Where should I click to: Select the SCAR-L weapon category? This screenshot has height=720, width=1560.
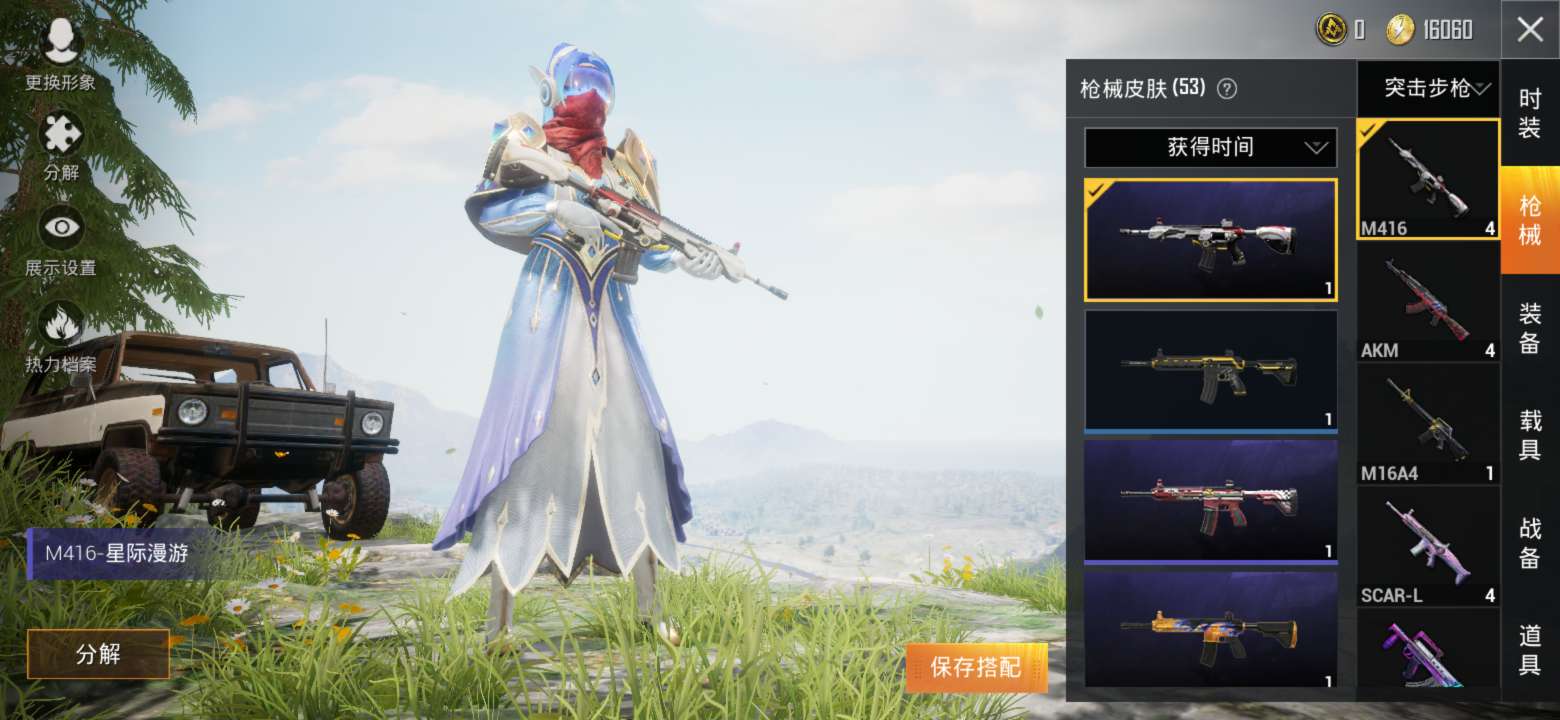click(1427, 546)
